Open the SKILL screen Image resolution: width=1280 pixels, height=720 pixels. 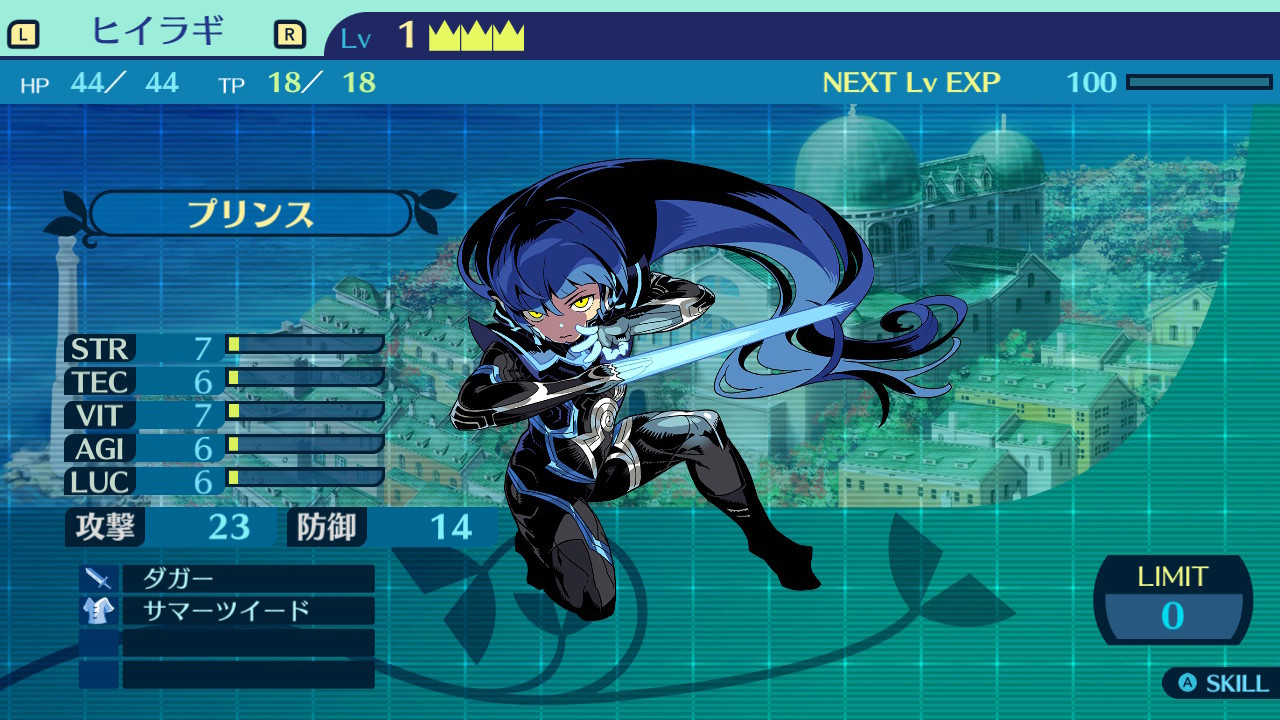(x=1224, y=684)
